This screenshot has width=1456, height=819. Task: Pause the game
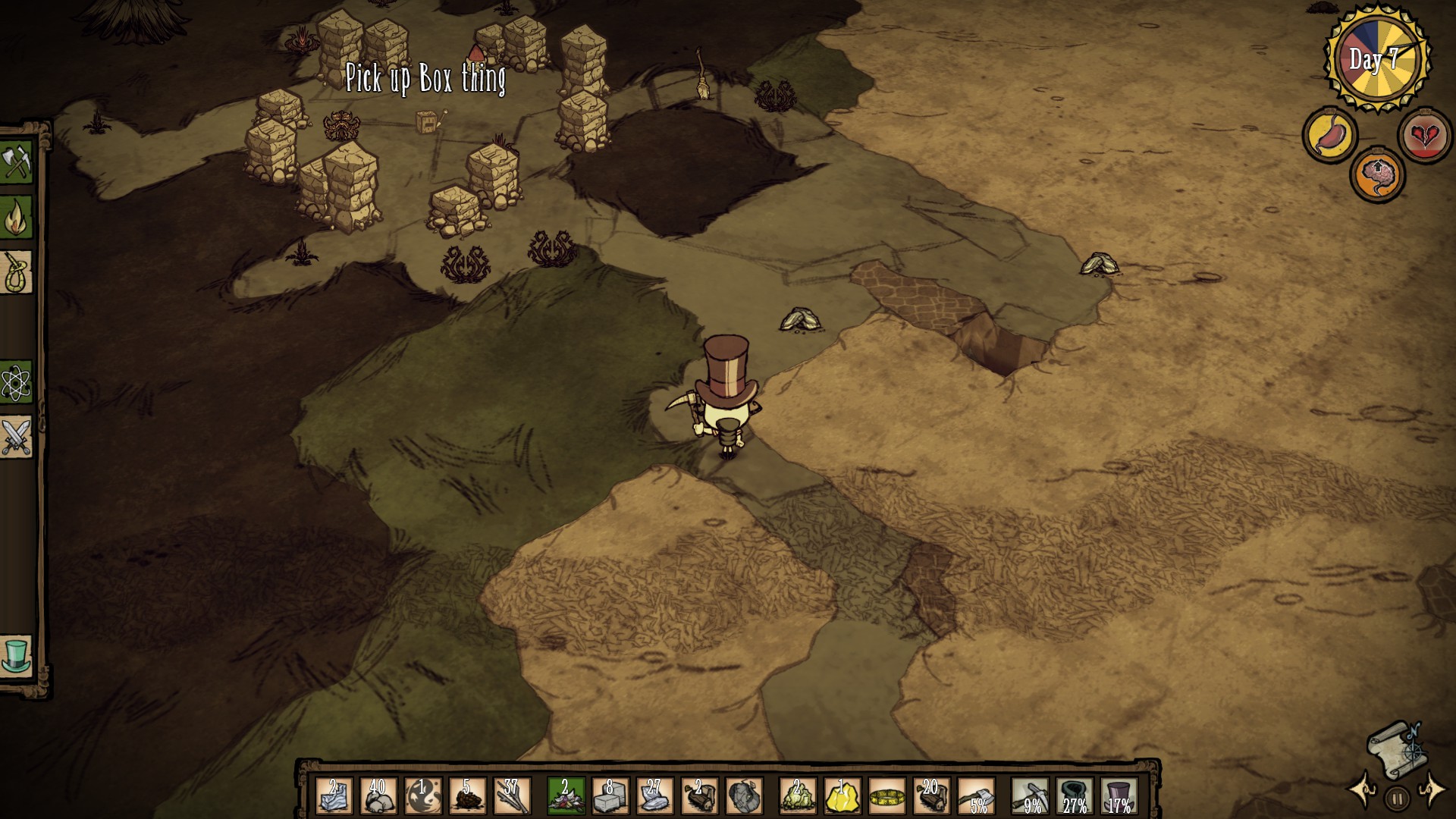tap(1397, 799)
